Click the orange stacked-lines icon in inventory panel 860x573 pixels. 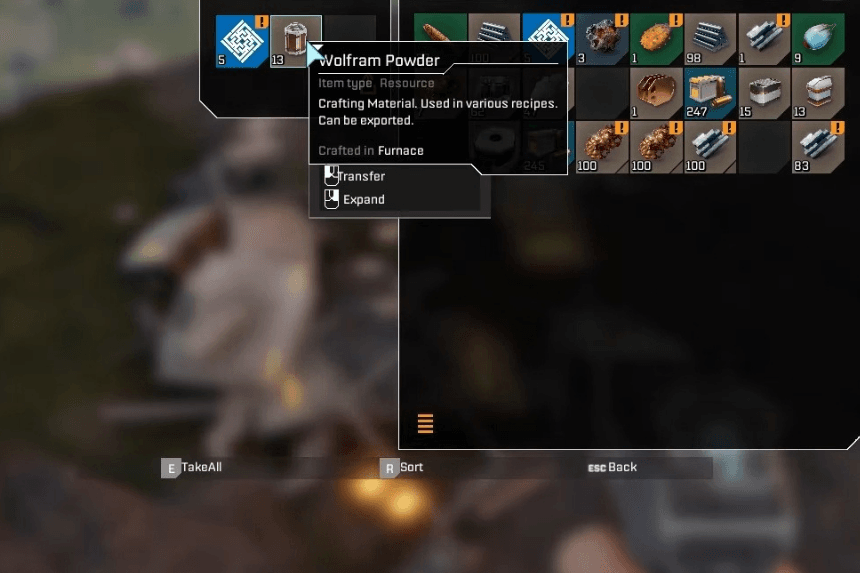click(x=425, y=423)
